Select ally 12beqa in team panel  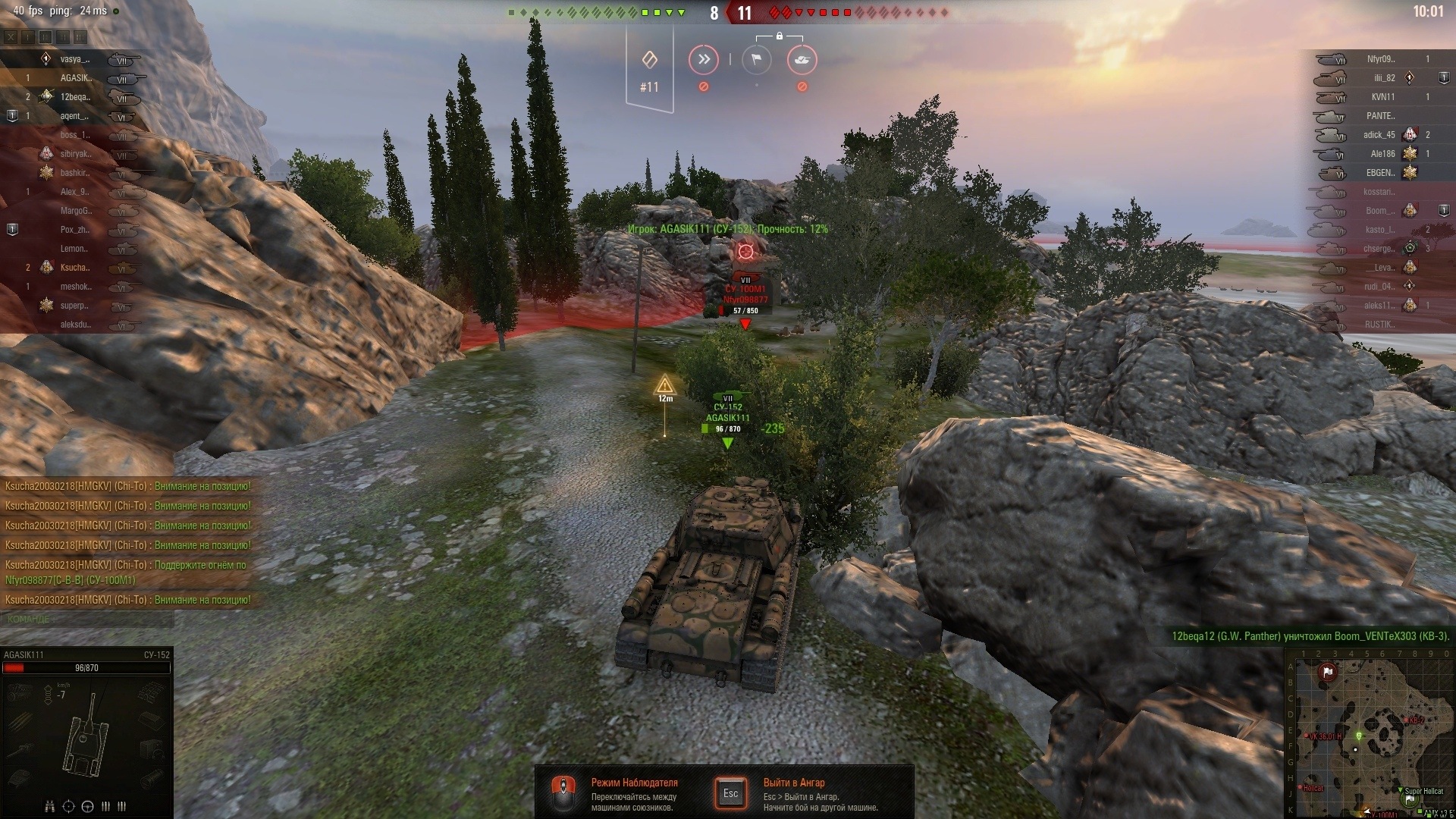75,97
